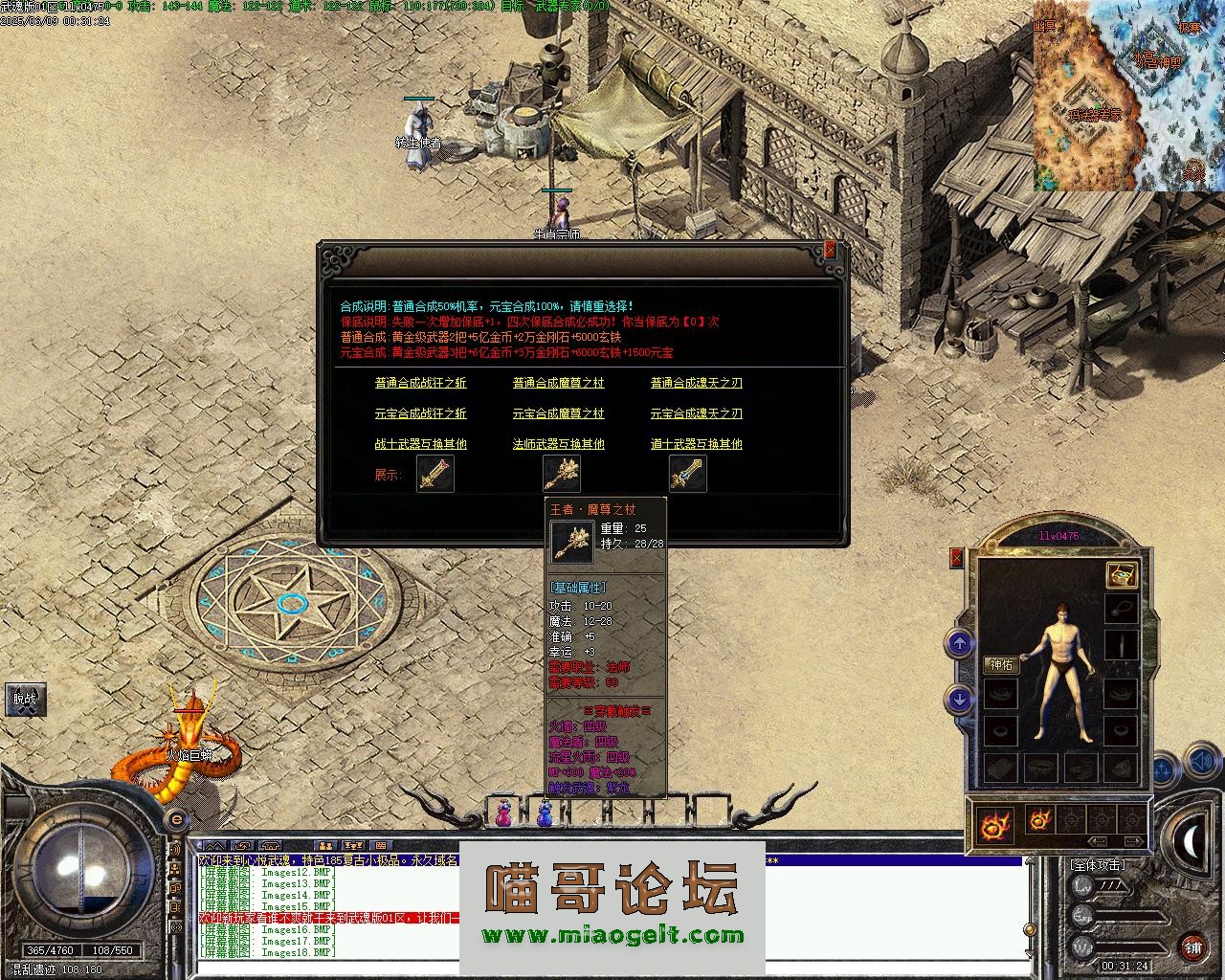Viewport: 1225px width, 980px height.
Task: Open the treasure chest icon in equipment panel
Action: (x=1121, y=574)
